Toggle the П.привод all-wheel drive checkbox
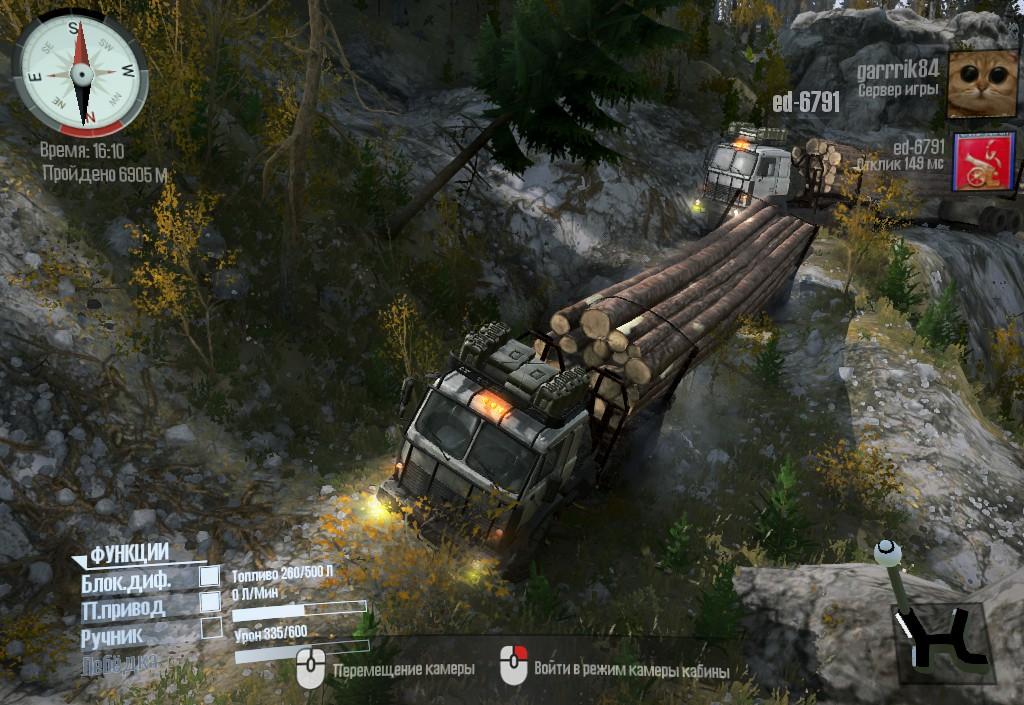This screenshot has width=1024, height=705. point(210,602)
